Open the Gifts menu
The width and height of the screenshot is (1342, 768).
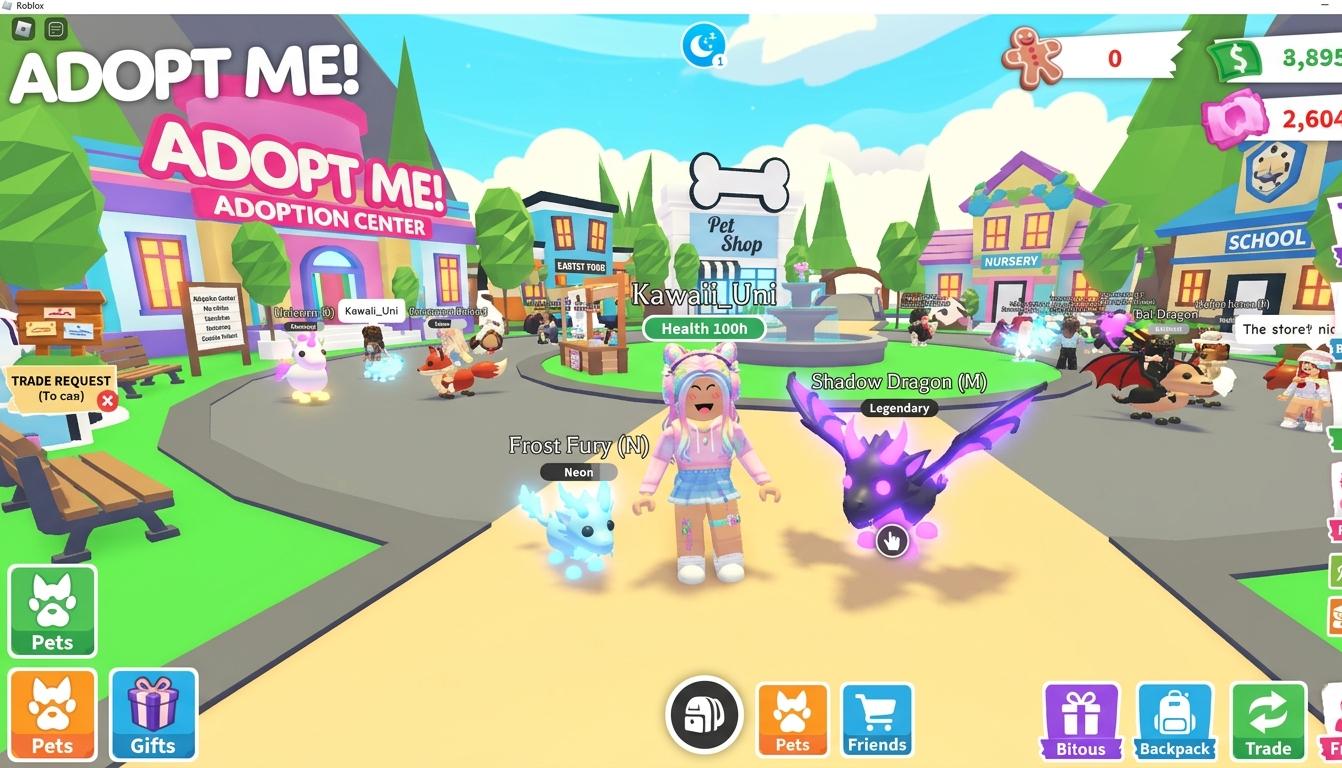click(x=153, y=713)
